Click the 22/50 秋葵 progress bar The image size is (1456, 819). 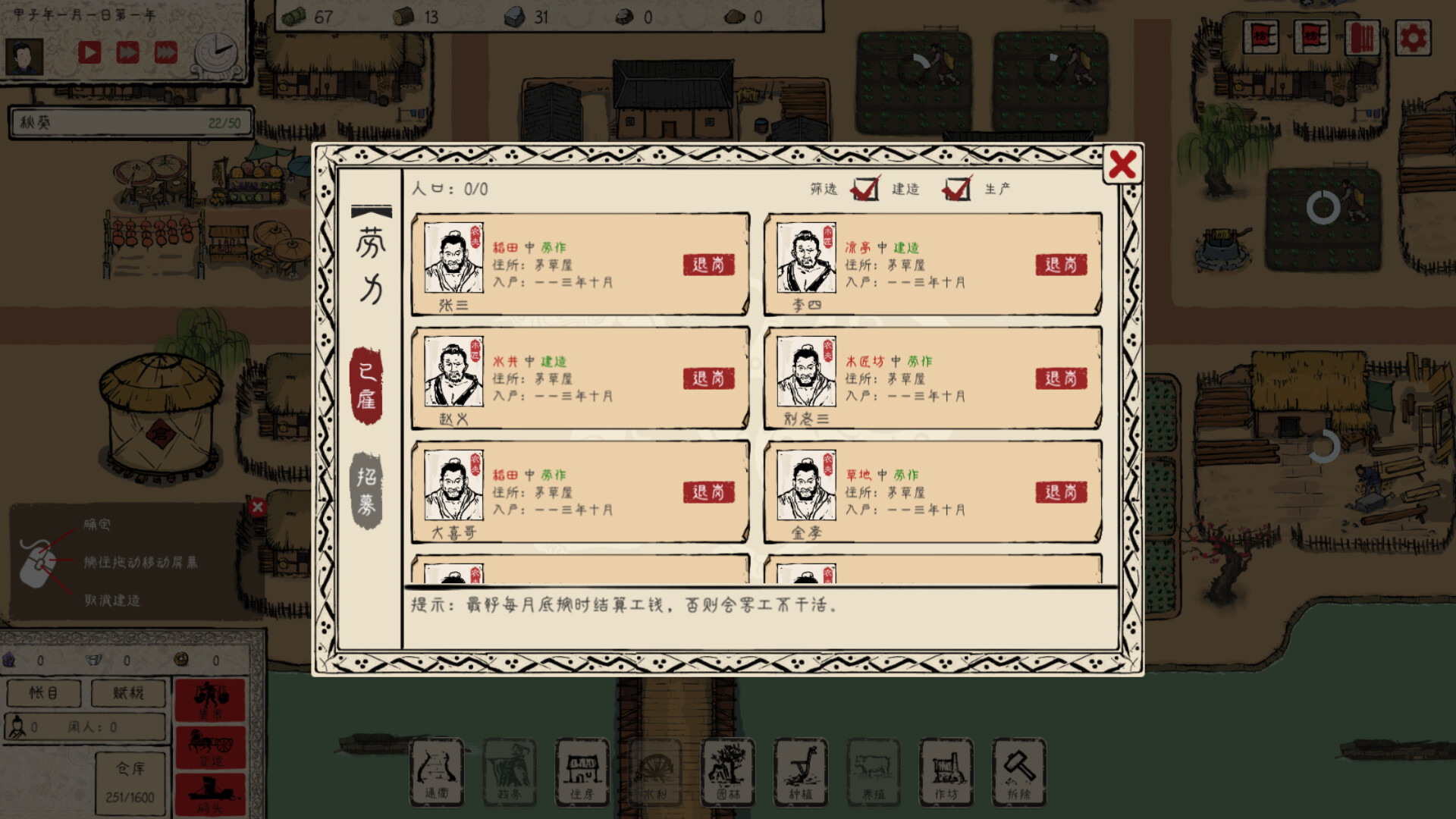pos(129,121)
